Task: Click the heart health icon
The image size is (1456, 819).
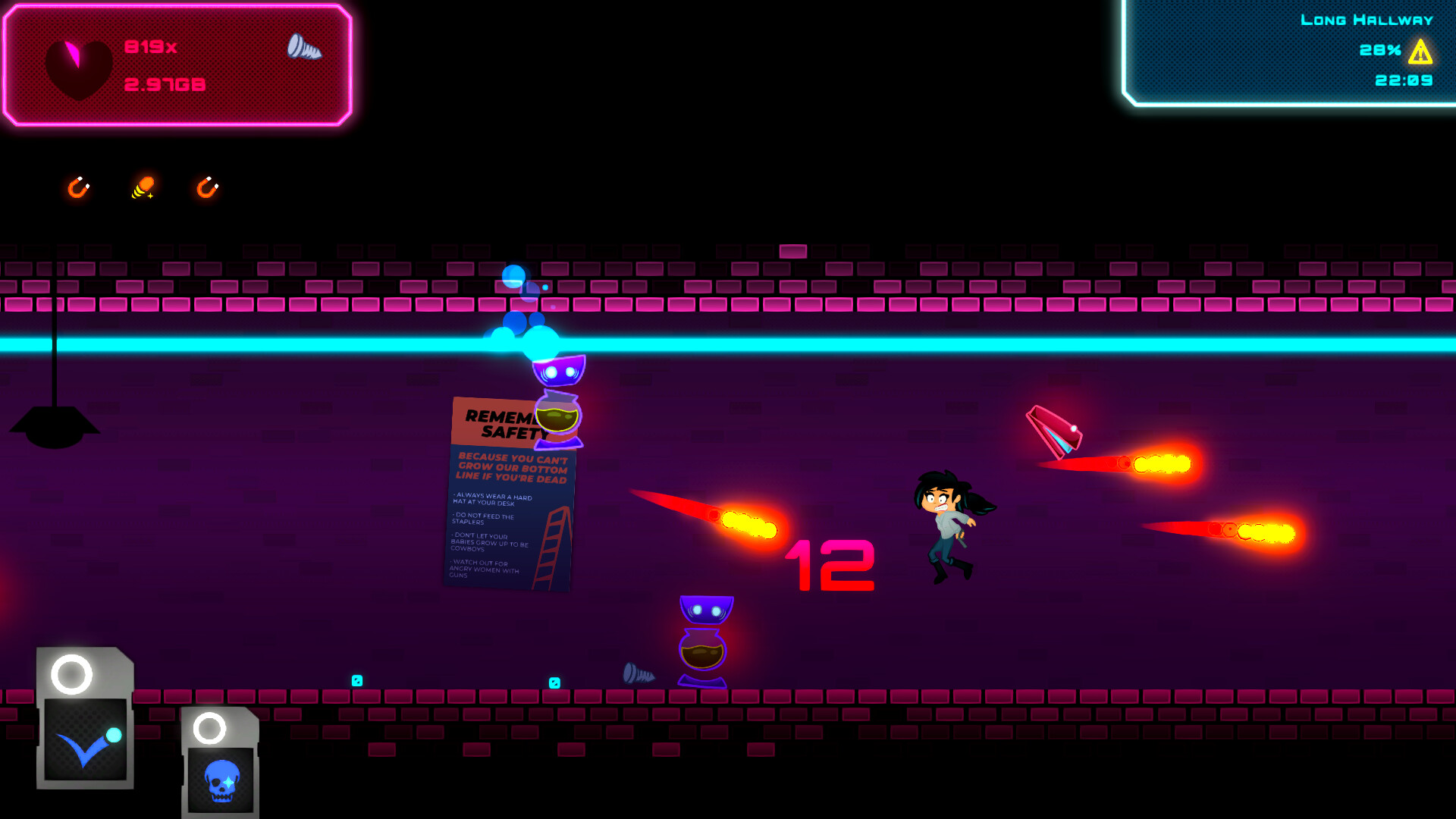Action: click(79, 67)
